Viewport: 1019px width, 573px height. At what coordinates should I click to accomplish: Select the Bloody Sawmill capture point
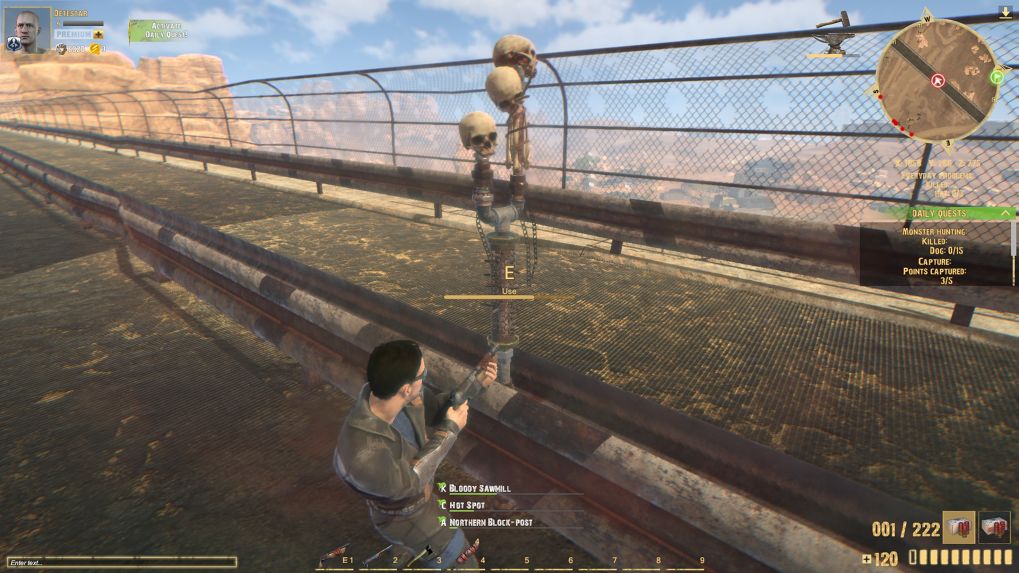(479, 488)
